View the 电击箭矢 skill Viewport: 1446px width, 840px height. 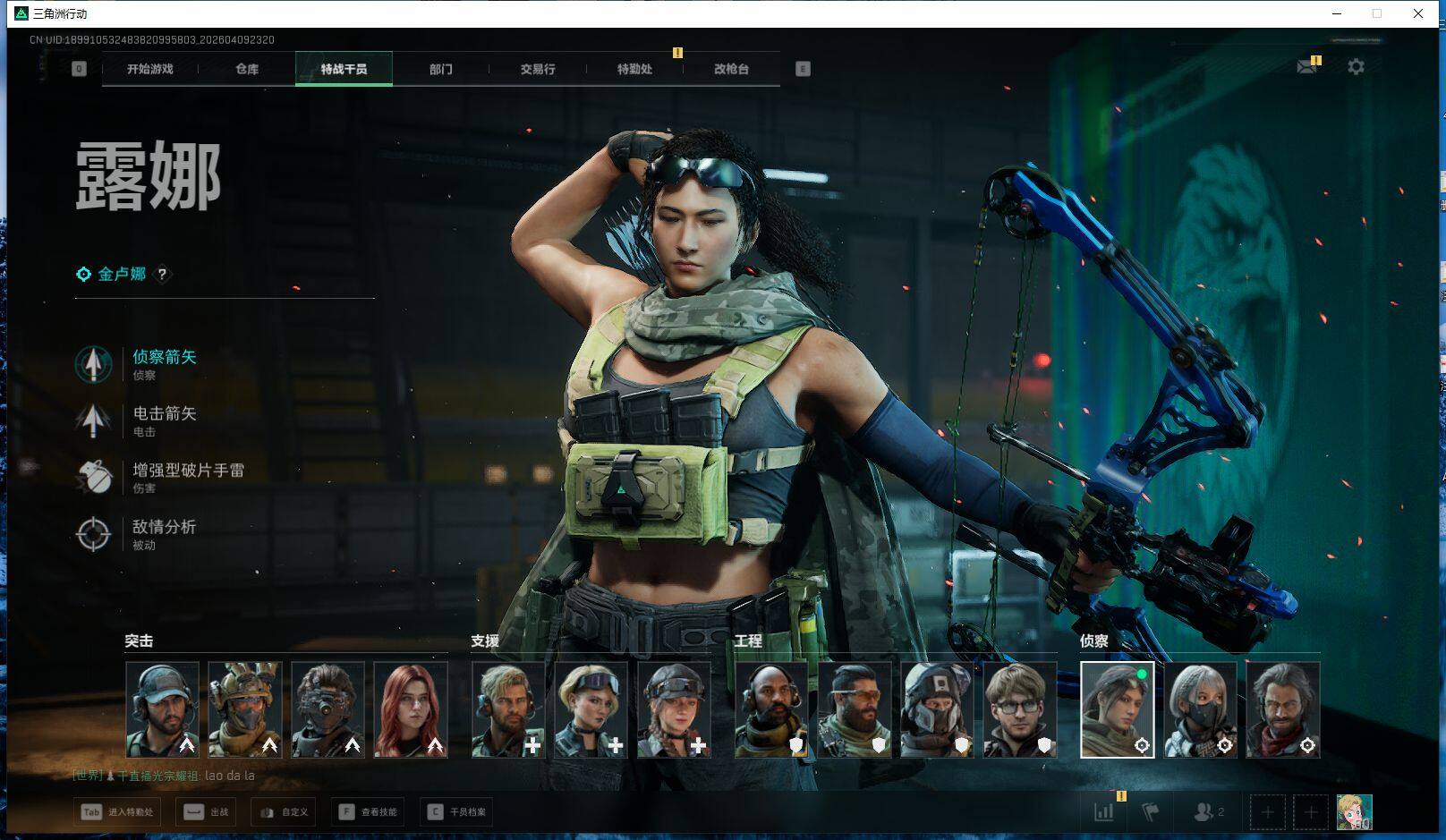click(x=164, y=413)
